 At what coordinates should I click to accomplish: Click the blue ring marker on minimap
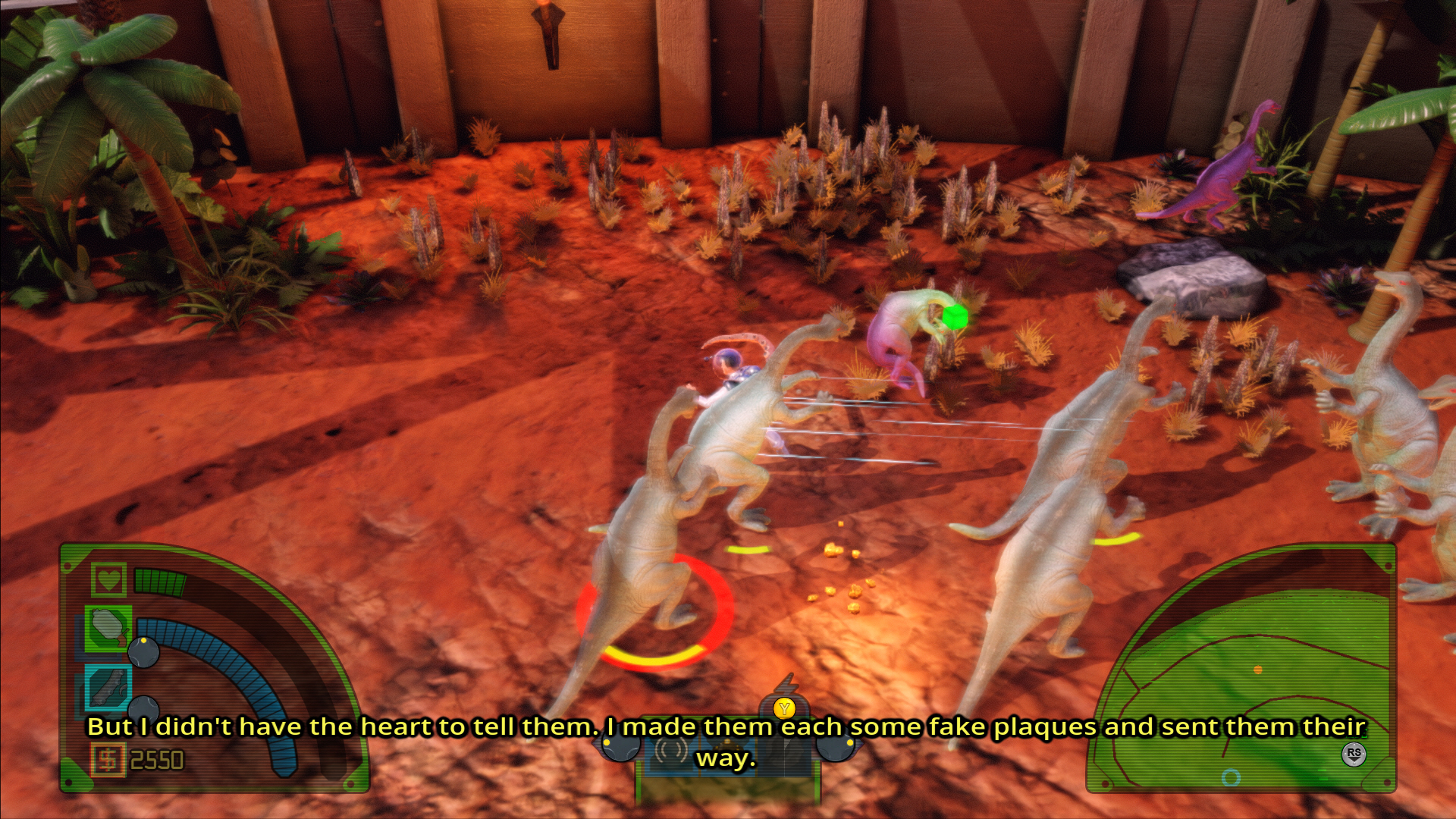tap(1231, 777)
